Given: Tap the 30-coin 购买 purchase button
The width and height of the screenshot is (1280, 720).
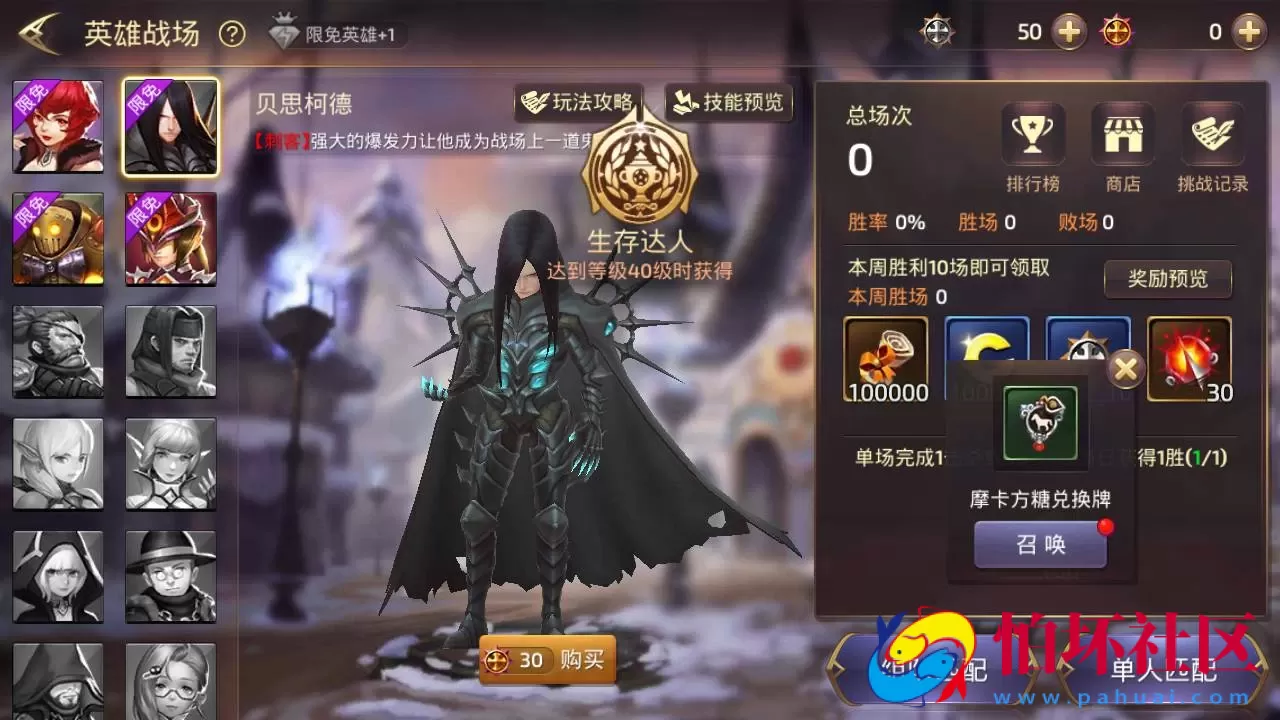Looking at the screenshot, I should coord(546,659).
